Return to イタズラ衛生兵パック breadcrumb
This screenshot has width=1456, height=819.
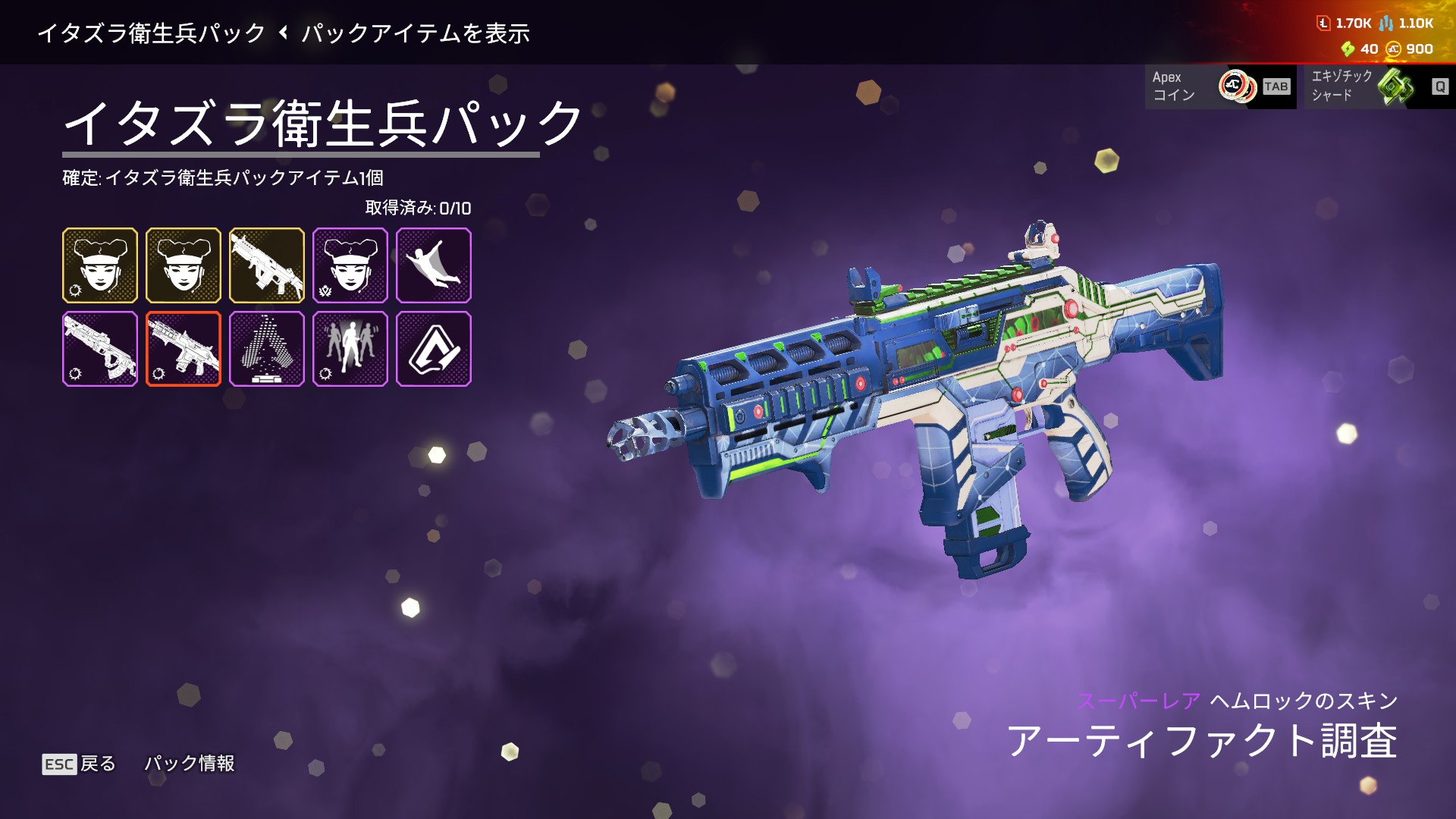[151, 33]
